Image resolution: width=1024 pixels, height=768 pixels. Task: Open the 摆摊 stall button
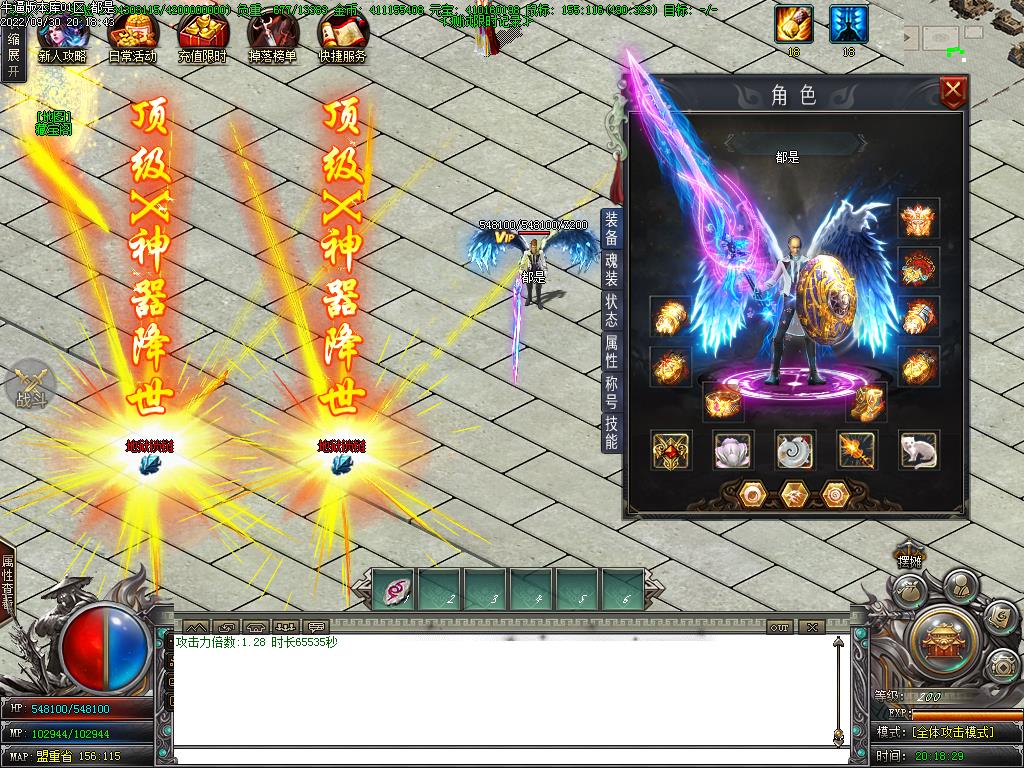click(908, 560)
